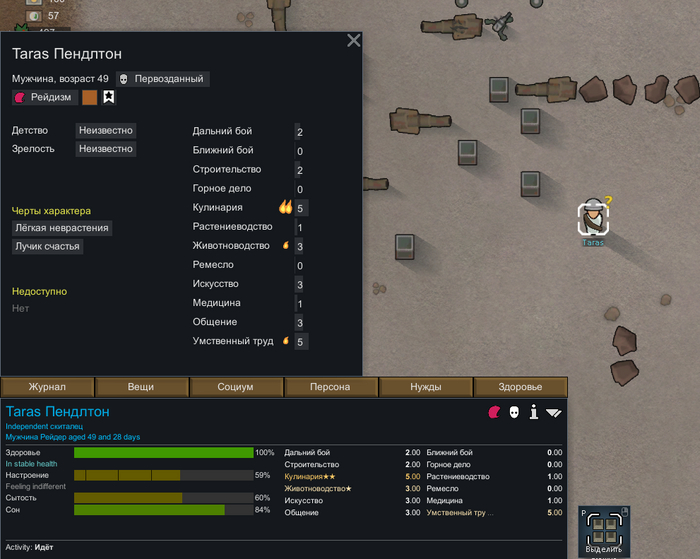700x559 pixels.
Task: Click the Лучик счастья trait
Action: (x=47, y=246)
